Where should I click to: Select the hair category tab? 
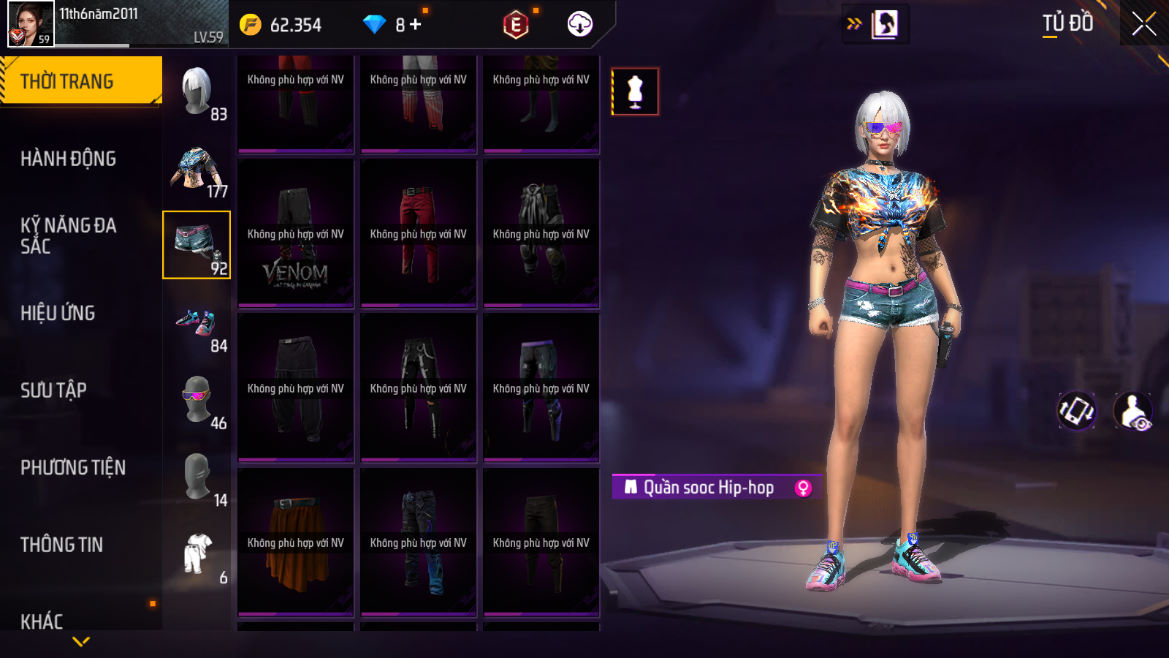pos(197,91)
